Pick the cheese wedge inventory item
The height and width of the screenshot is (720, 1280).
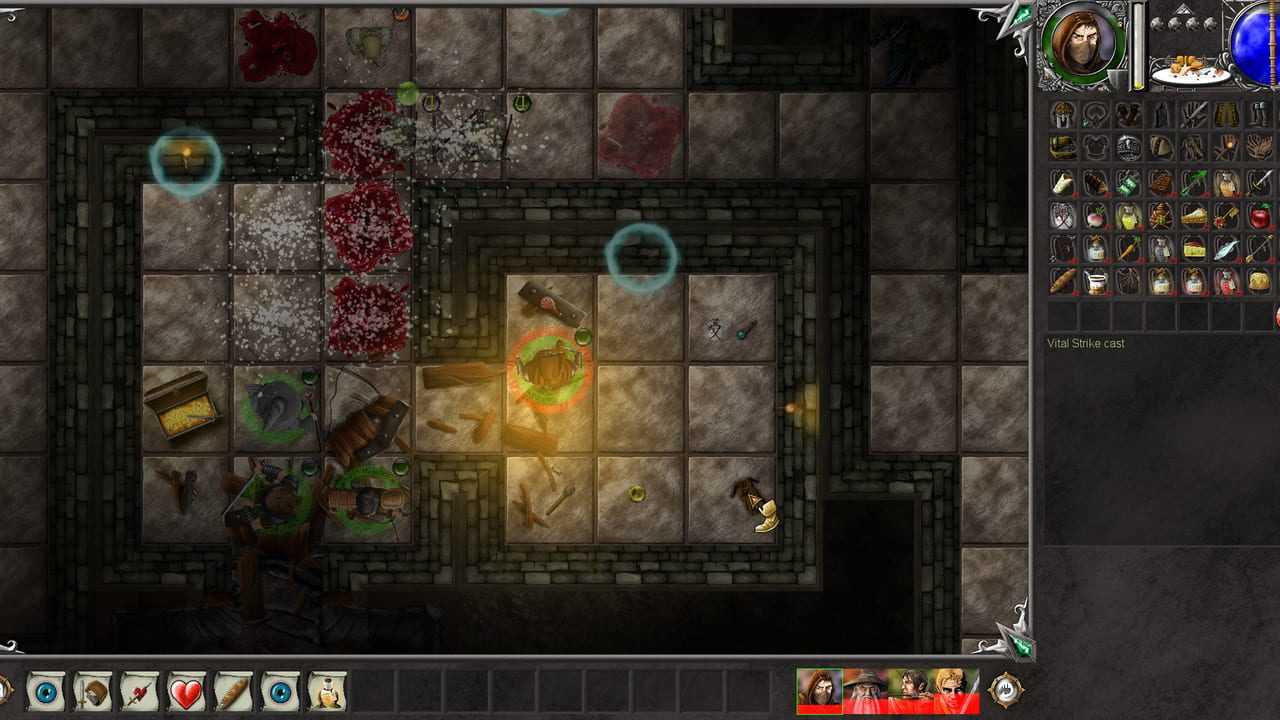1194,249
